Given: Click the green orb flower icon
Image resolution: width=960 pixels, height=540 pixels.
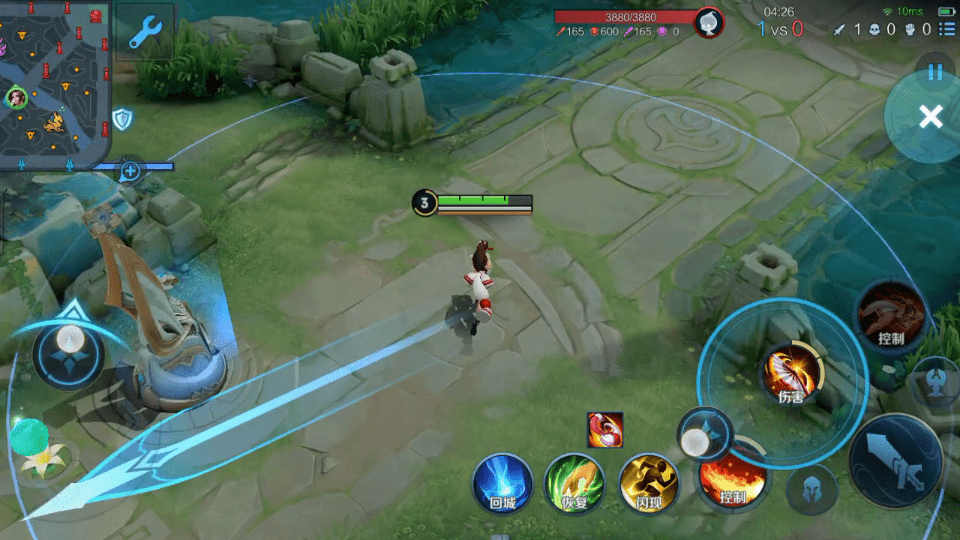Looking at the screenshot, I should click(32, 445).
